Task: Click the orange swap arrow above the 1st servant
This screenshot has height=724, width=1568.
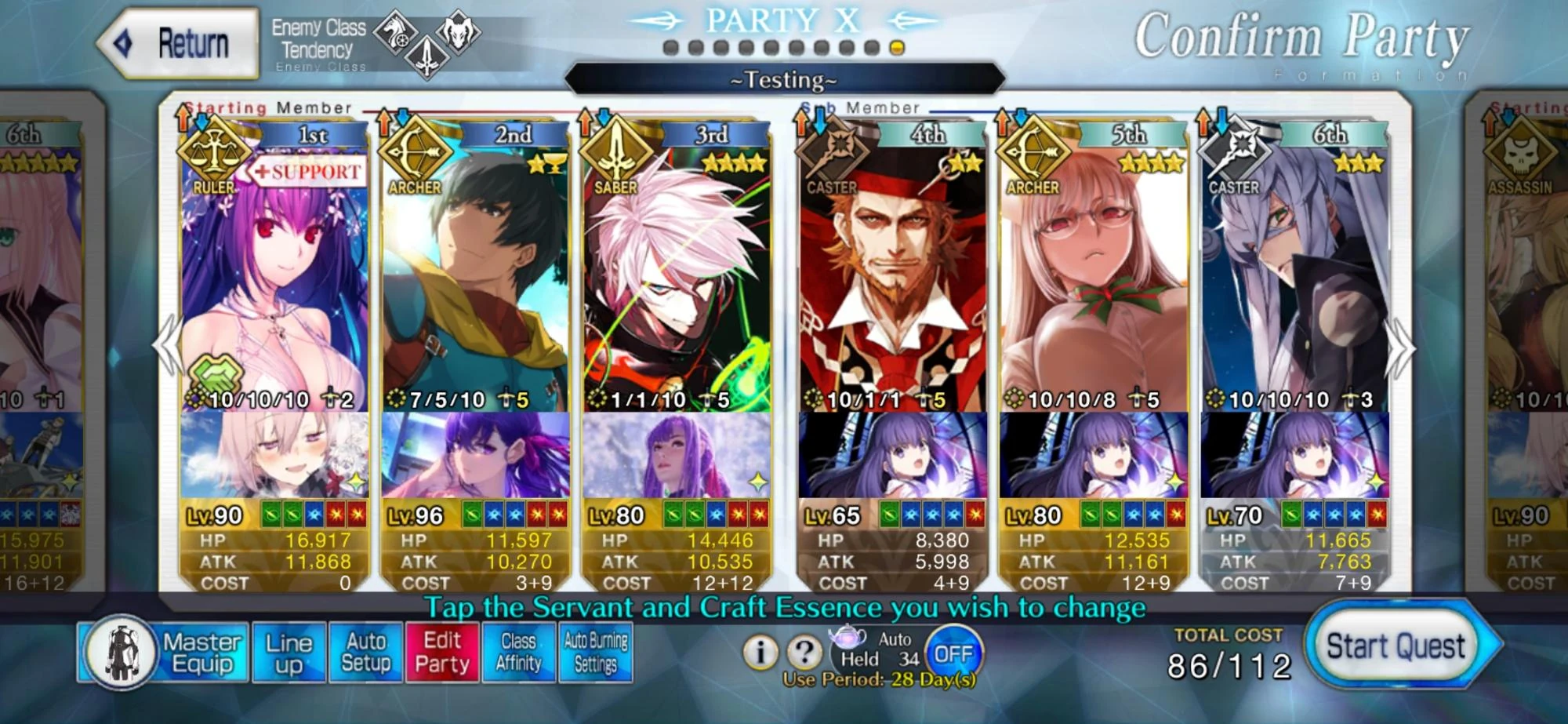Action: click(x=183, y=119)
